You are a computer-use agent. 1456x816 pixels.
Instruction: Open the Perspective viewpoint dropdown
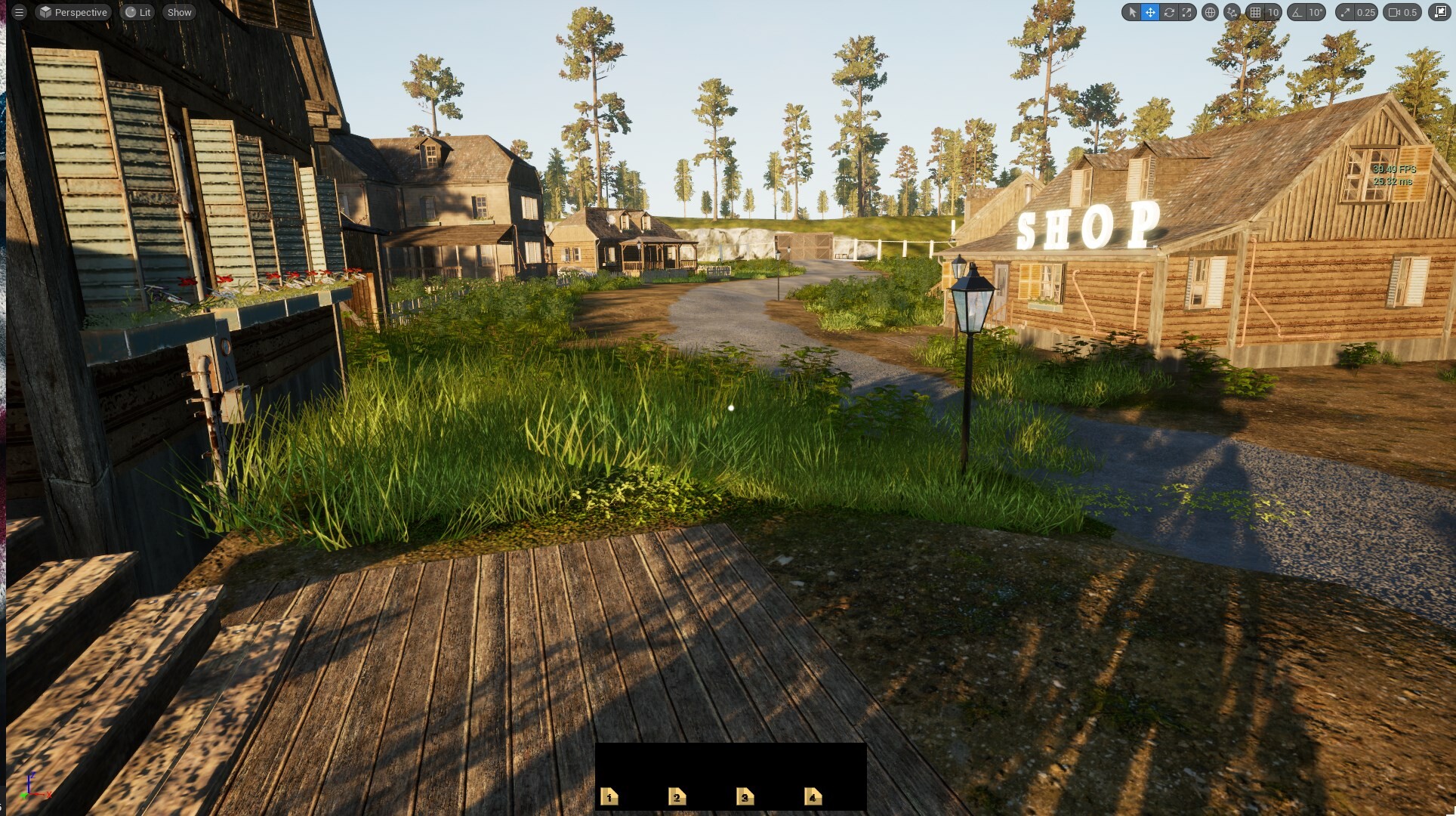(x=73, y=12)
